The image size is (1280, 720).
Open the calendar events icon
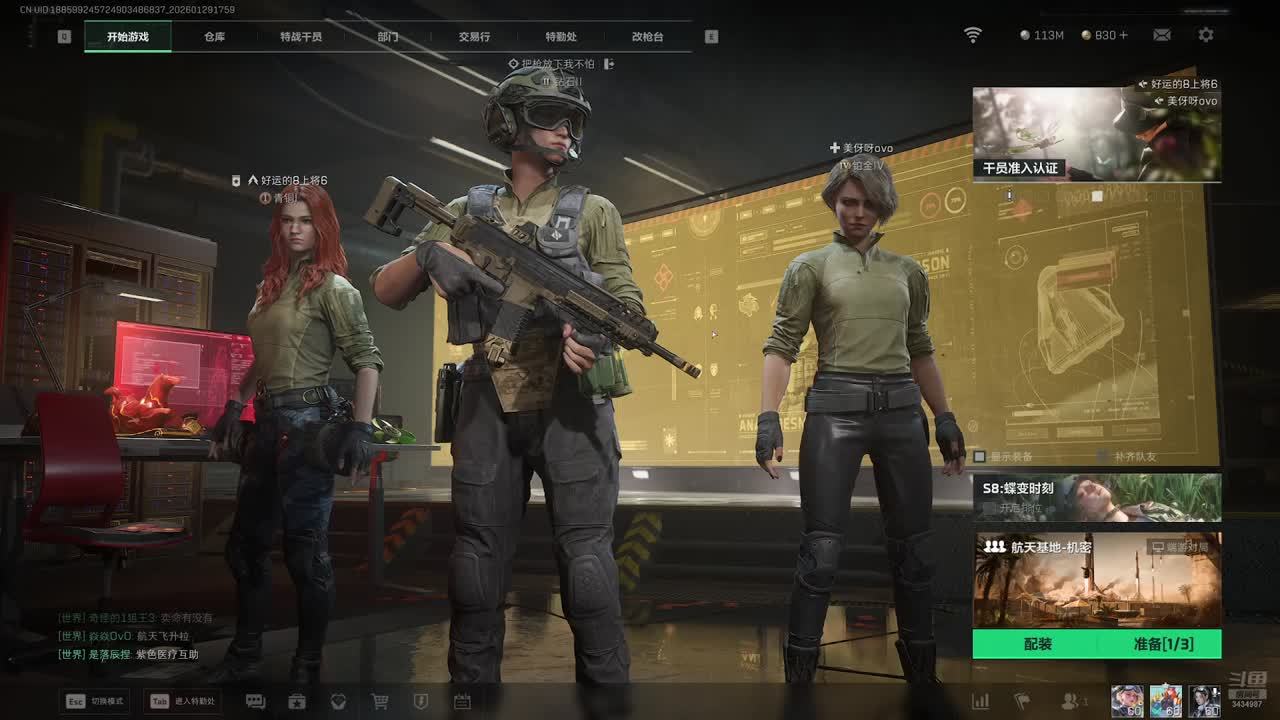click(x=462, y=702)
